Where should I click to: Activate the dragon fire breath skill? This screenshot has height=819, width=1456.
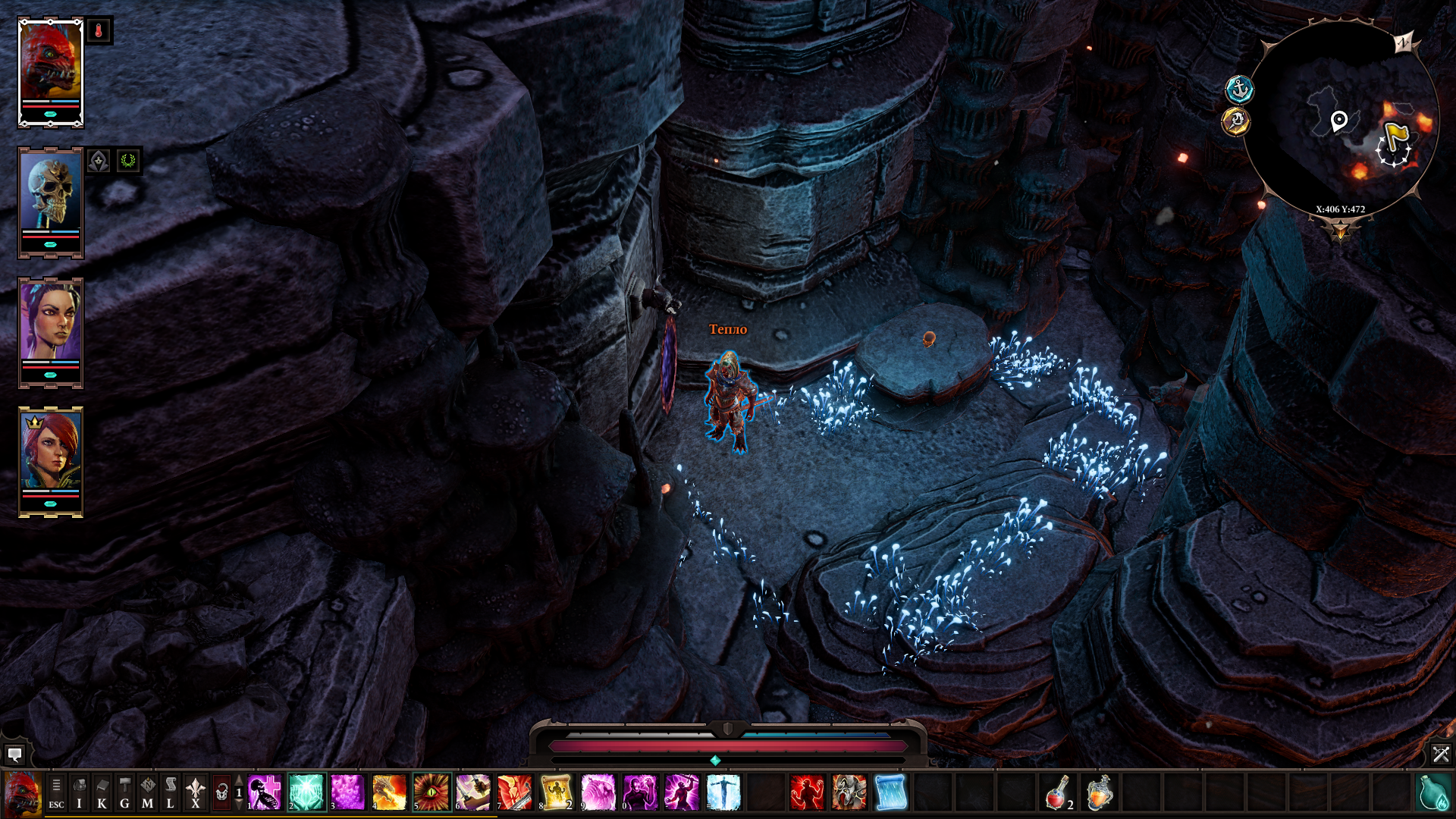coord(390,792)
